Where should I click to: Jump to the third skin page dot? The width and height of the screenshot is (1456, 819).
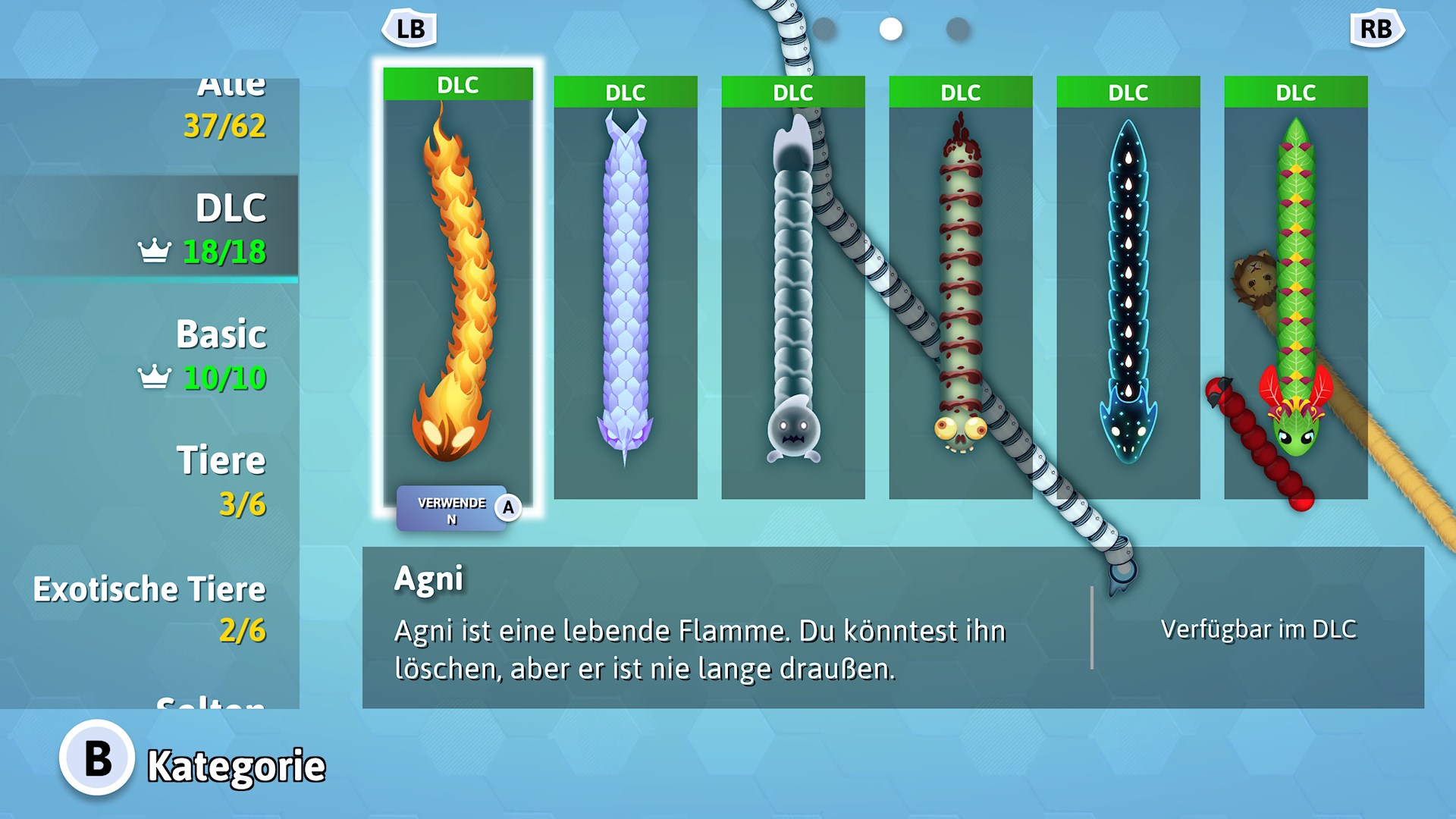(x=958, y=30)
